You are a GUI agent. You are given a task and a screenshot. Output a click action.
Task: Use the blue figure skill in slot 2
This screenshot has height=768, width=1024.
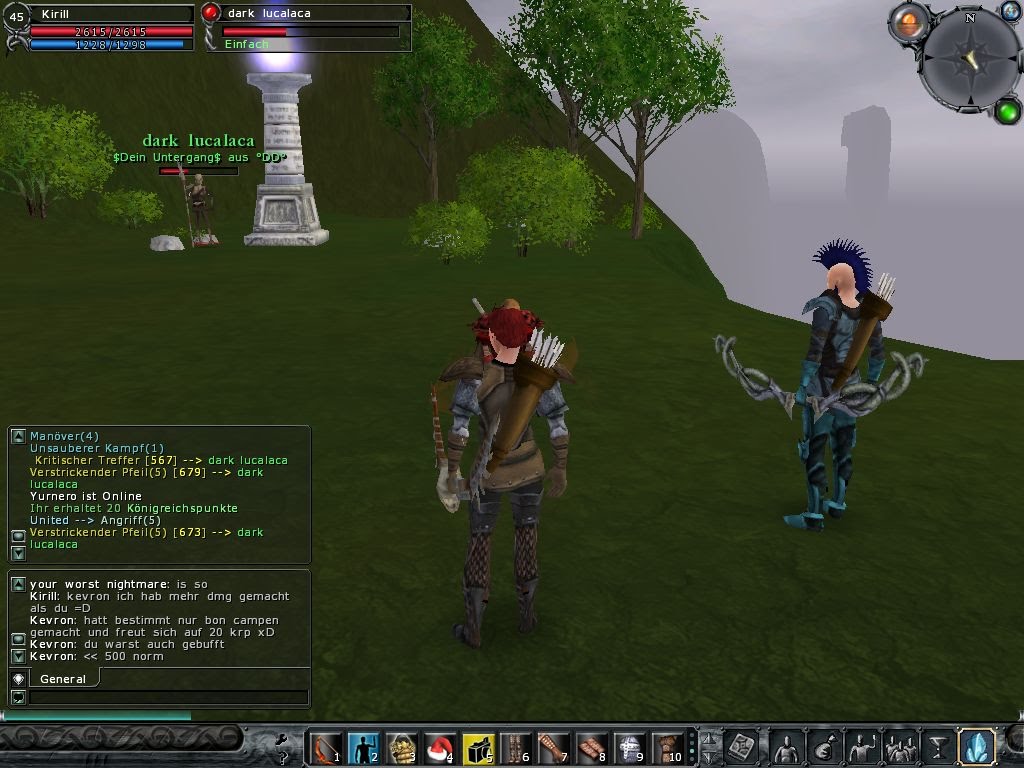coord(362,748)
